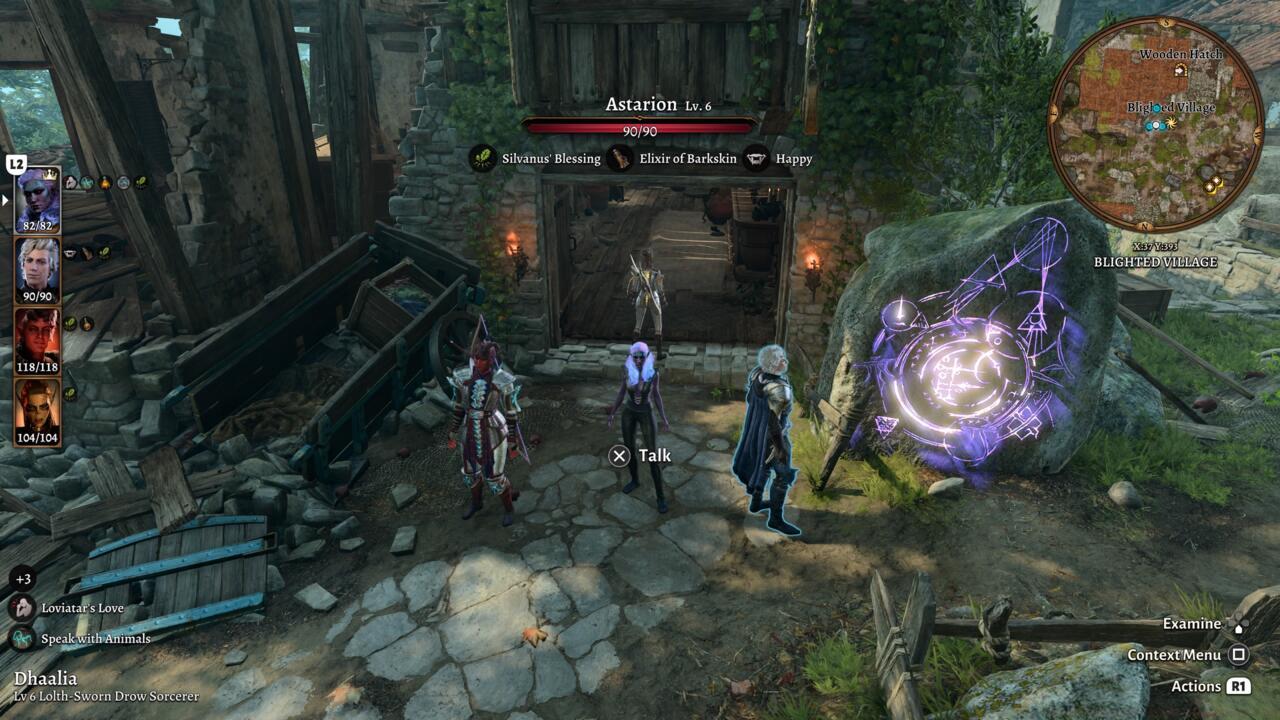Select Astarion's party portrait

tap(37, 269)
